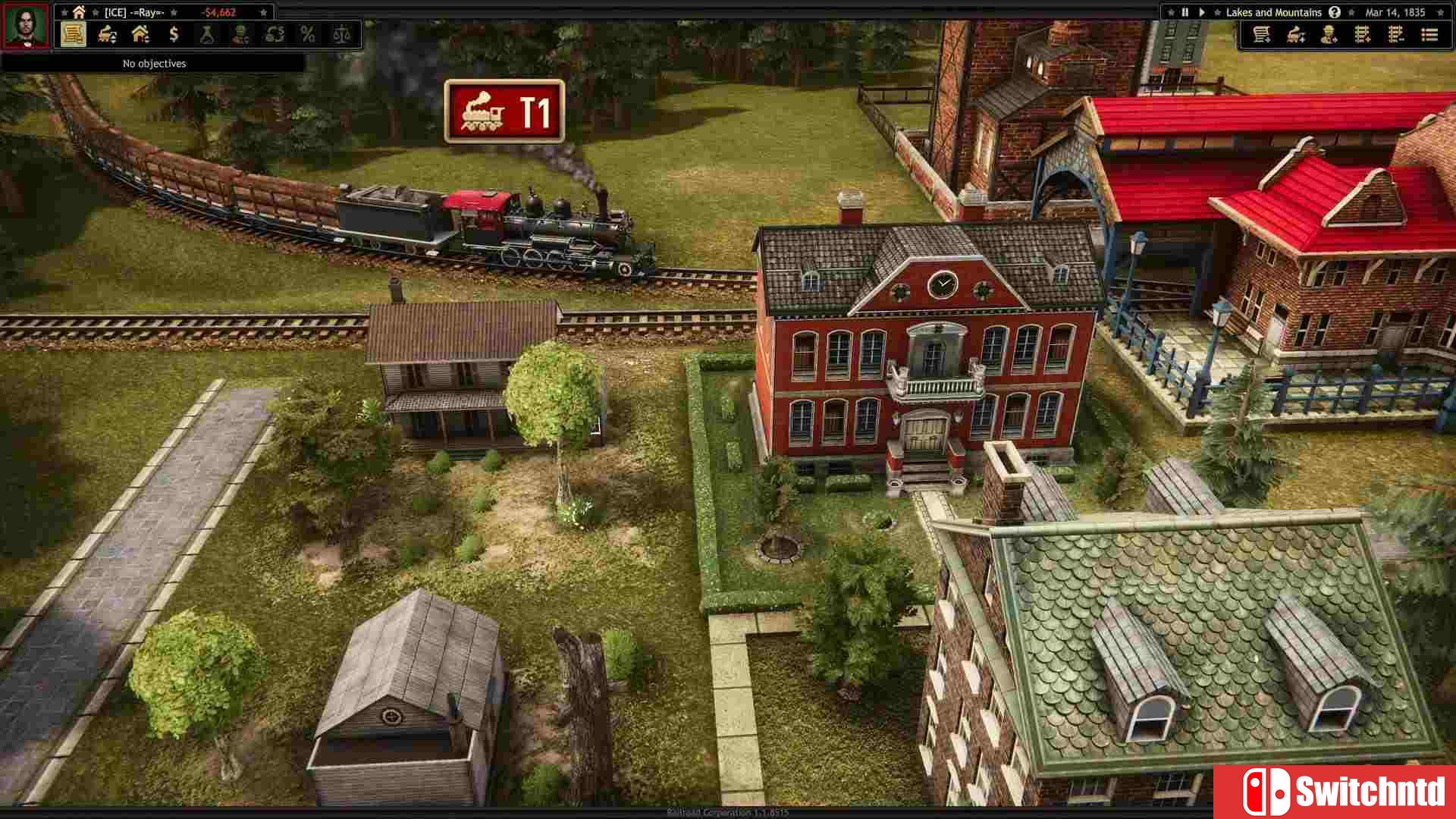Click the date display reading Mar 14, 1835
Image resolution: width=1456 pixels, height=819 pixels.
point(1396,12)
